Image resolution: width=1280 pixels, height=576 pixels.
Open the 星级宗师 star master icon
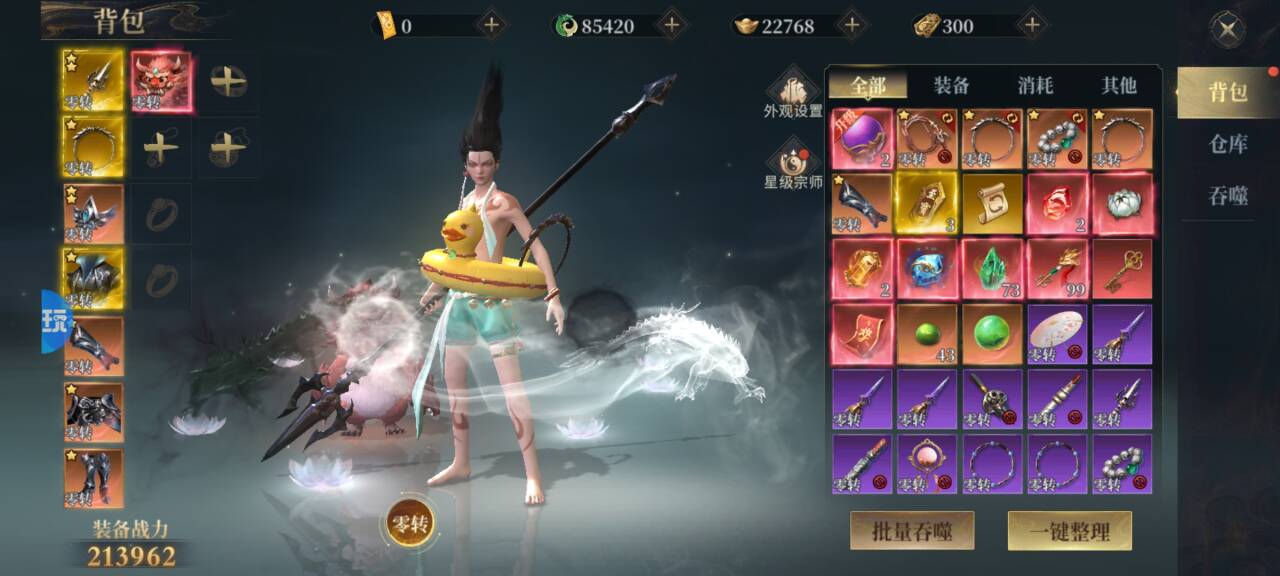[x=793, y=165]
